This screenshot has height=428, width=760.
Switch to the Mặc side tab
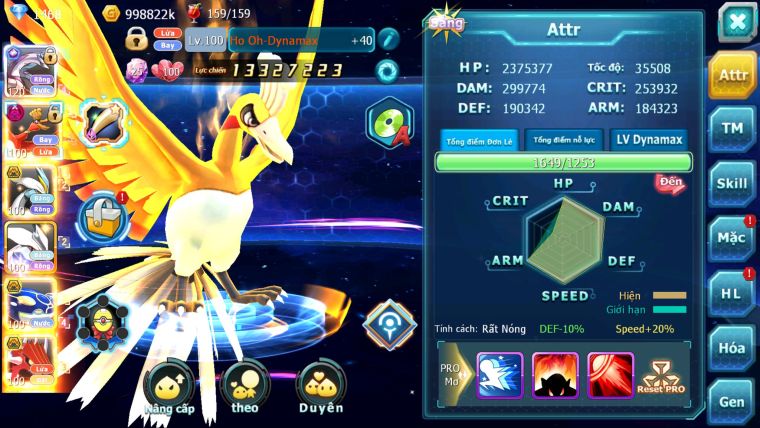[732, 238]
